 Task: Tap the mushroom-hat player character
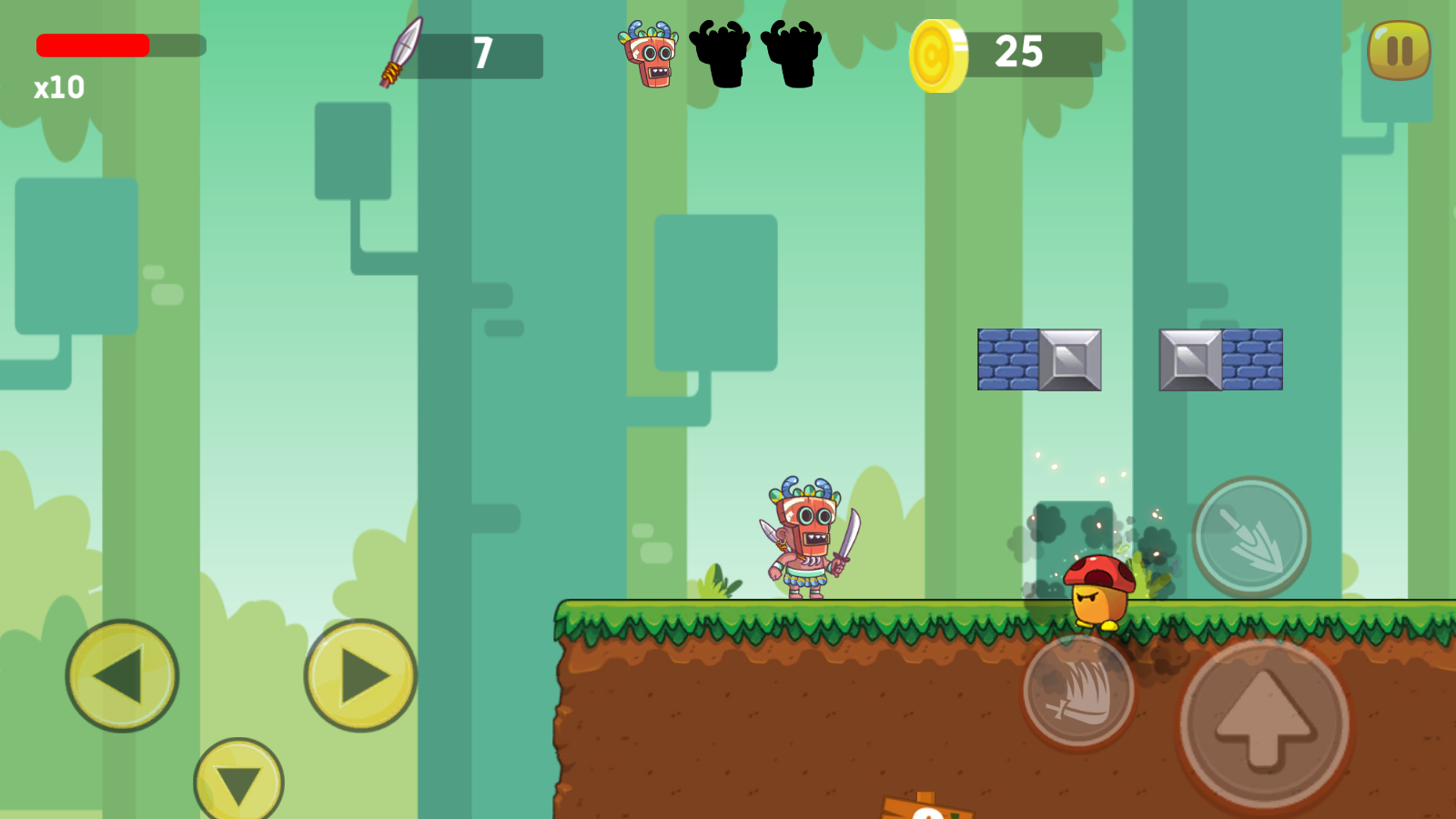tap(1097, 590)
